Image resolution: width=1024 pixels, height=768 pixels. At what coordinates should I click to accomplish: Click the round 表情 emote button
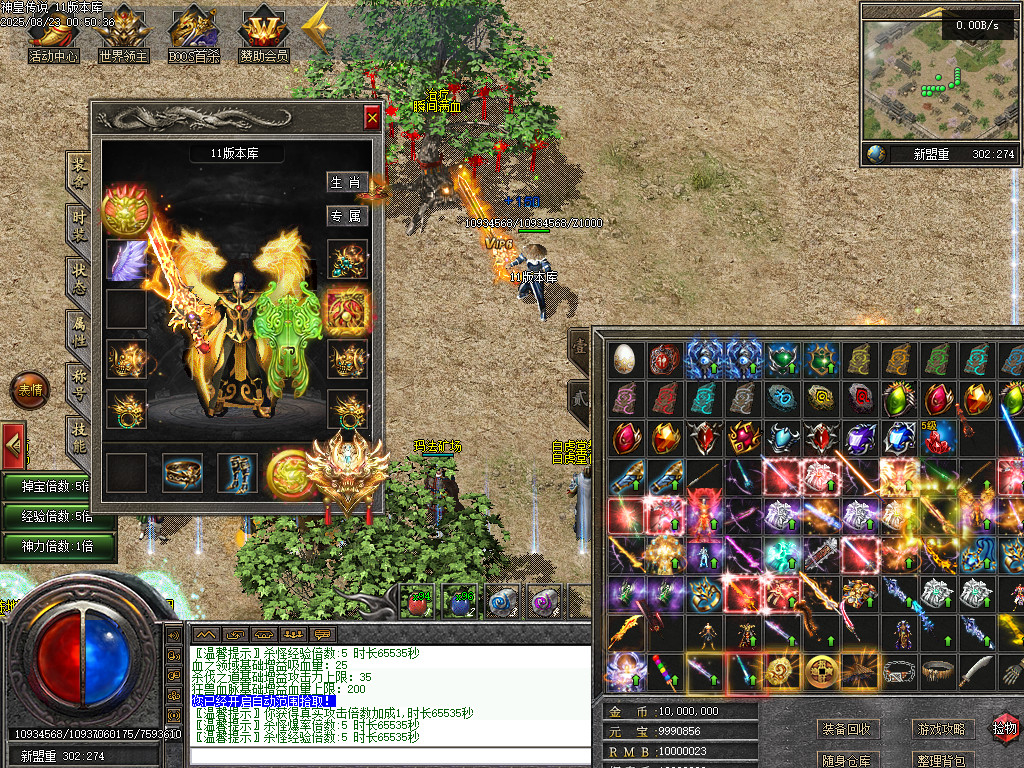pos(29,390)
